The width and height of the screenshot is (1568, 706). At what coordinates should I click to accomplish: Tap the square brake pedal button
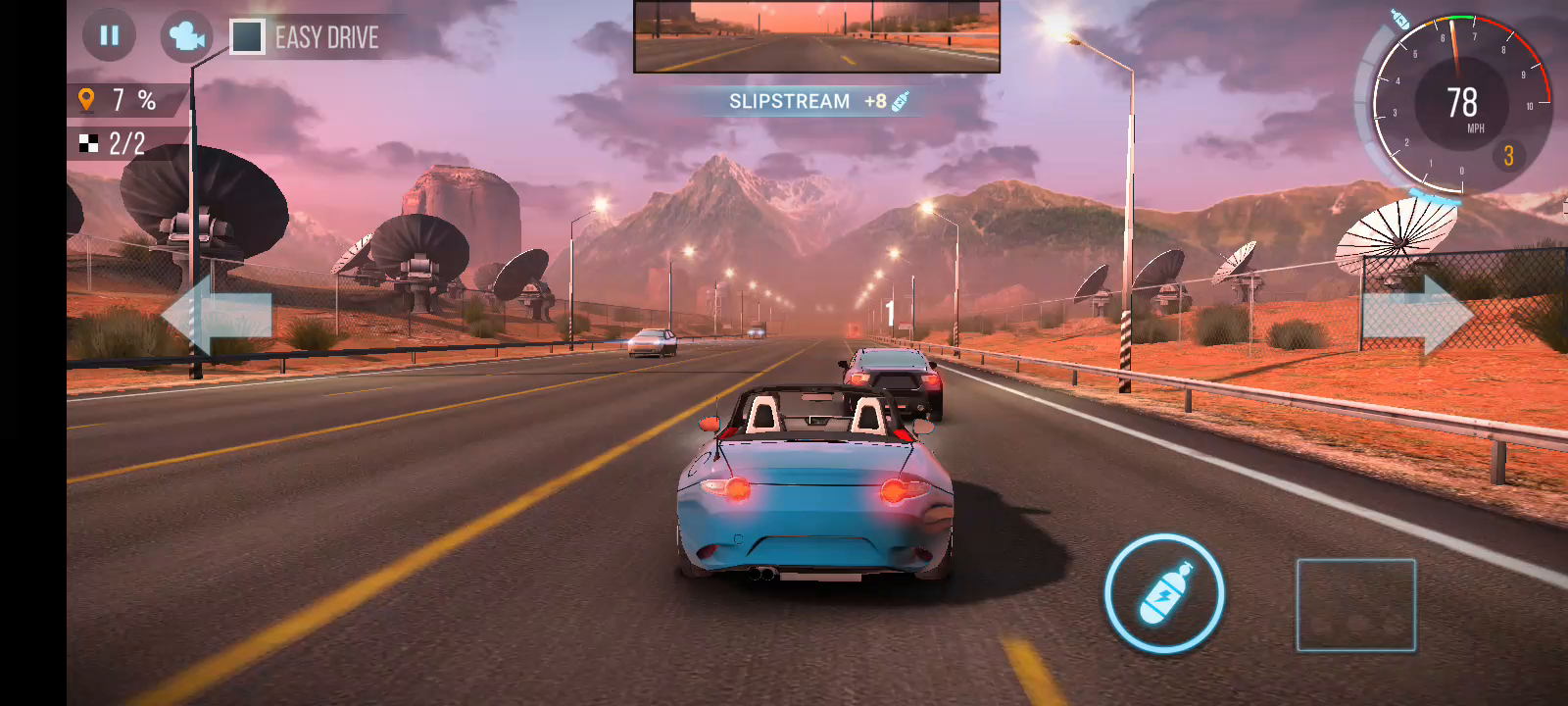[x=1355, y=605]
